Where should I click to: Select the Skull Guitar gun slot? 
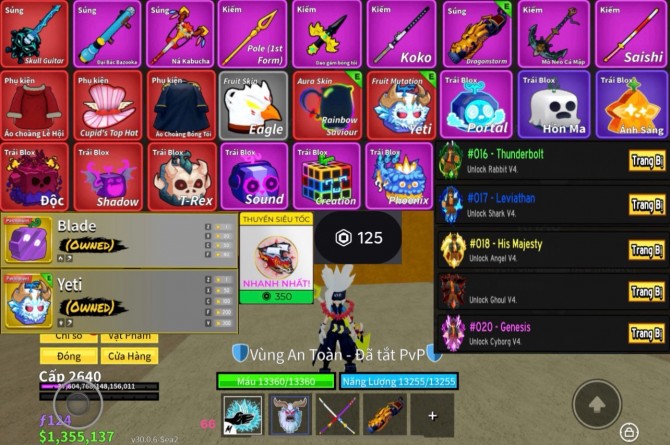[34, 35]
